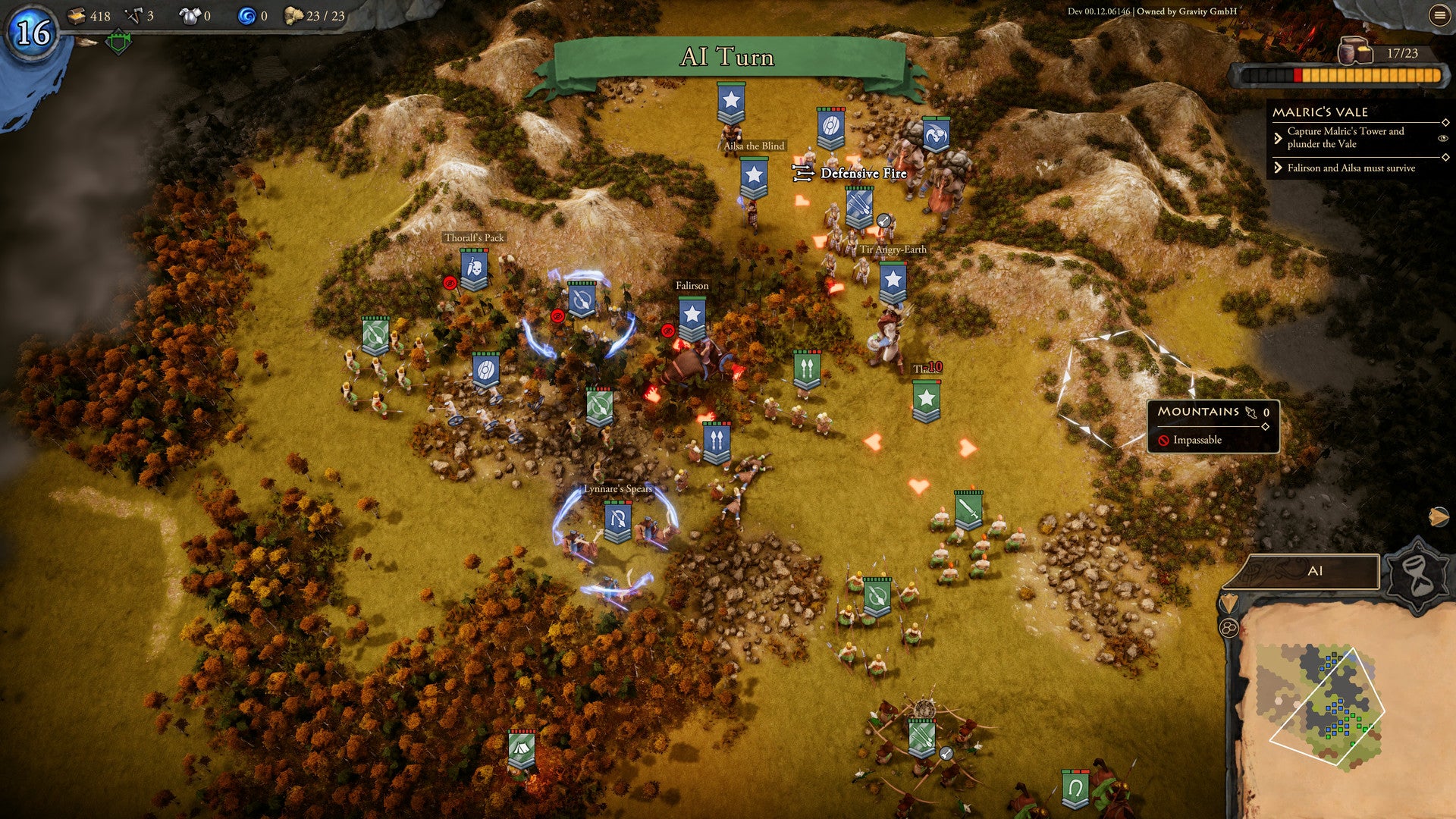The width and height of the screenshot is (1456, 819).
Task: Select the Lynnare's Spears unit banner
Action: [x=617, y=522]
